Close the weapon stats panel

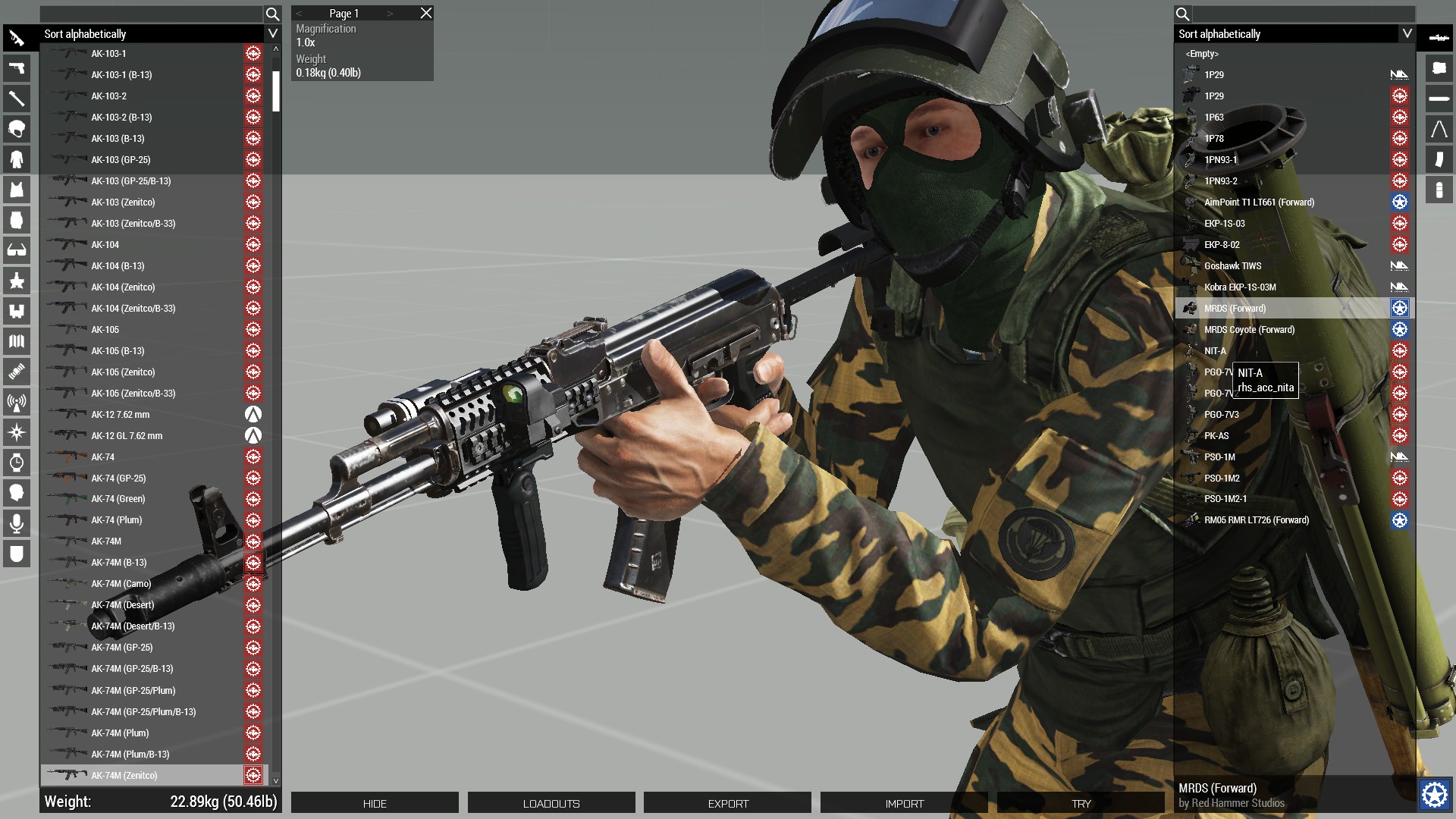(426, 13)
